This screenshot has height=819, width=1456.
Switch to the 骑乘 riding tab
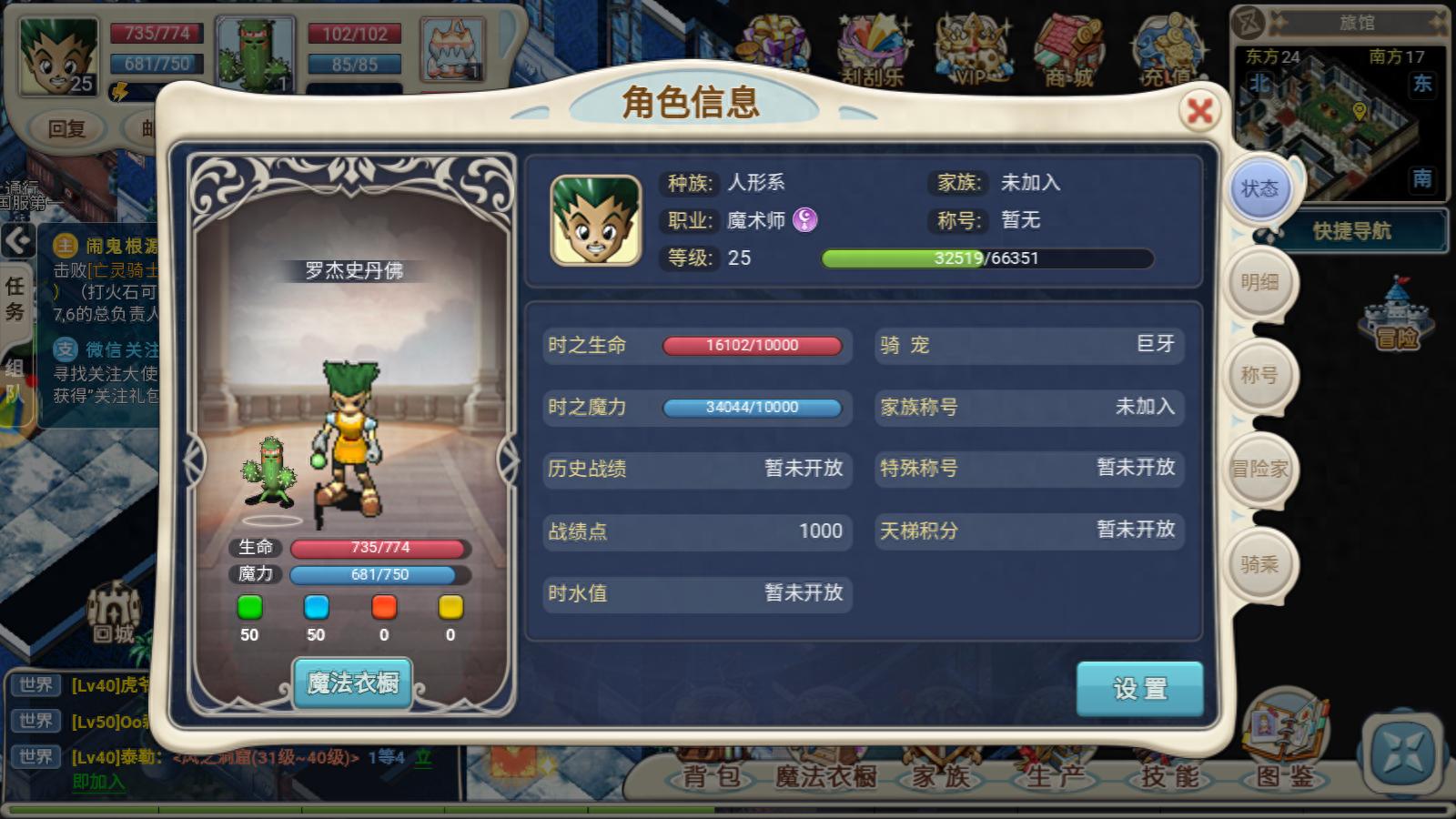(x=1260, y=564)
